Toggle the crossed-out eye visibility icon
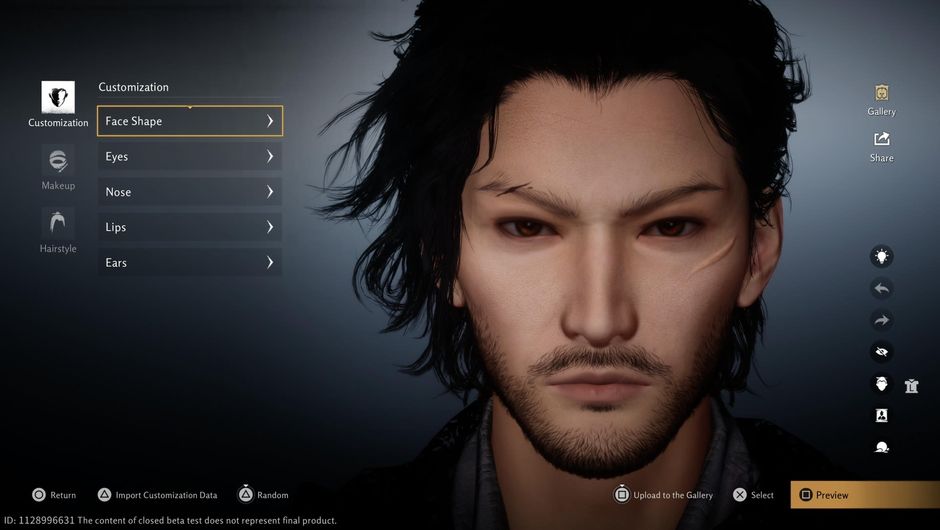 pos(881,352)
